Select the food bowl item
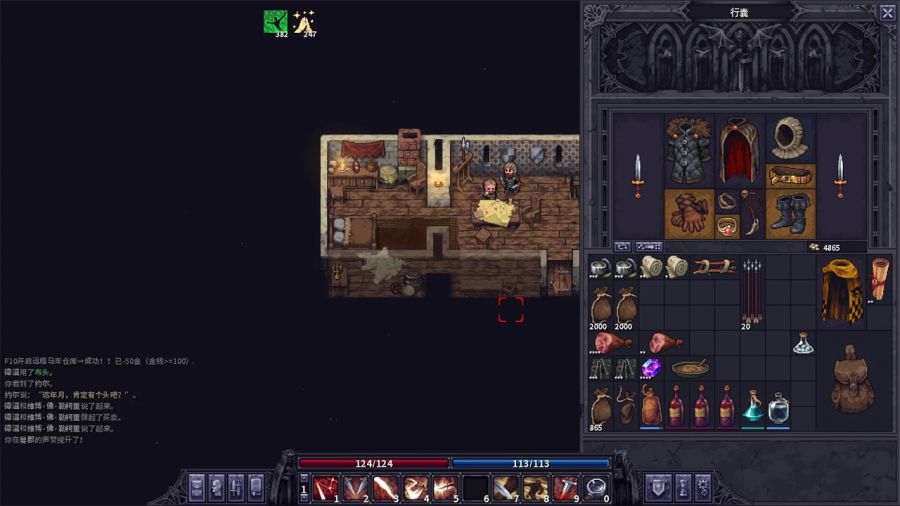 [690, 368]
